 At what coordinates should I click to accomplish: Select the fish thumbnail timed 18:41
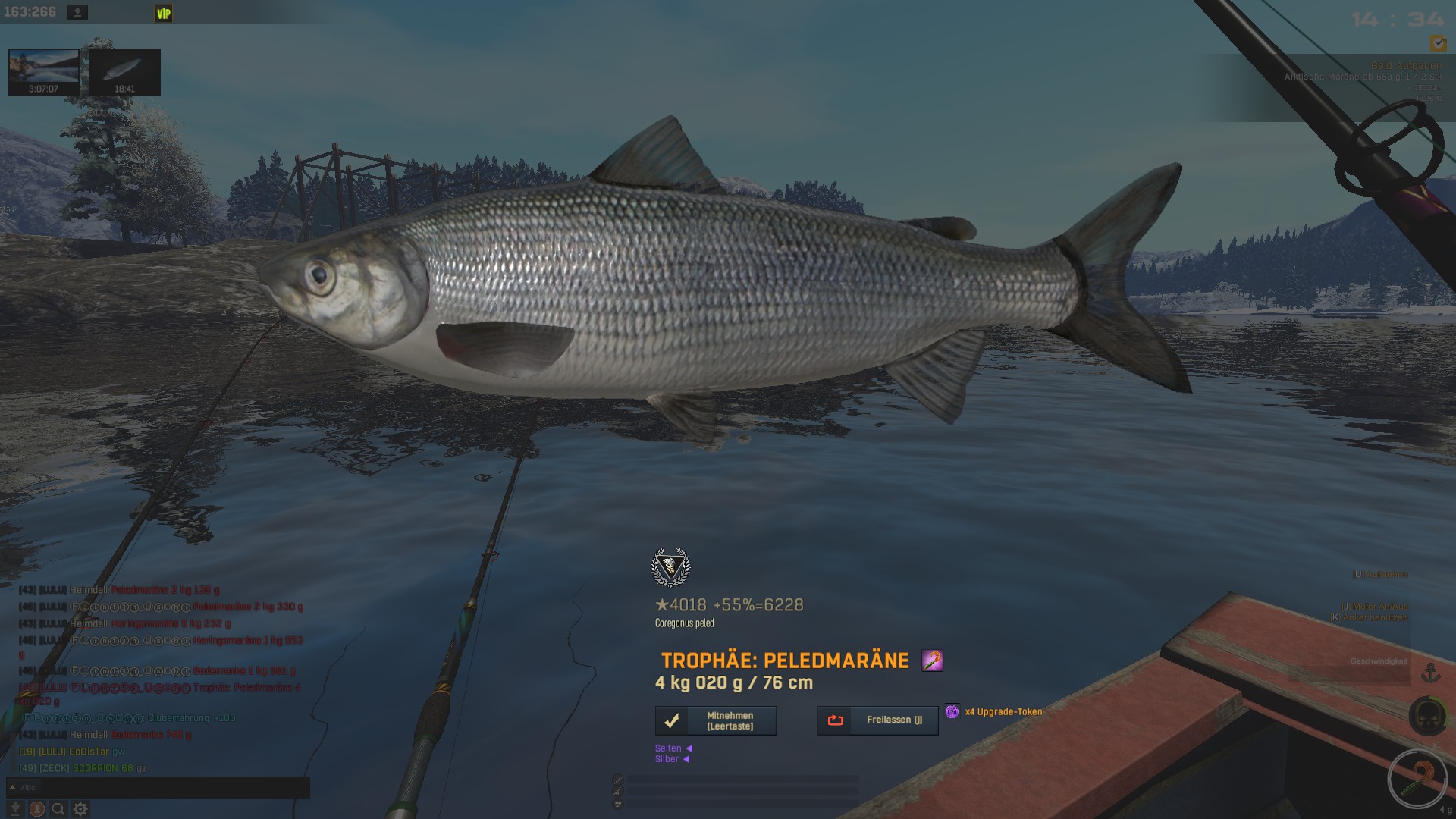124,72
